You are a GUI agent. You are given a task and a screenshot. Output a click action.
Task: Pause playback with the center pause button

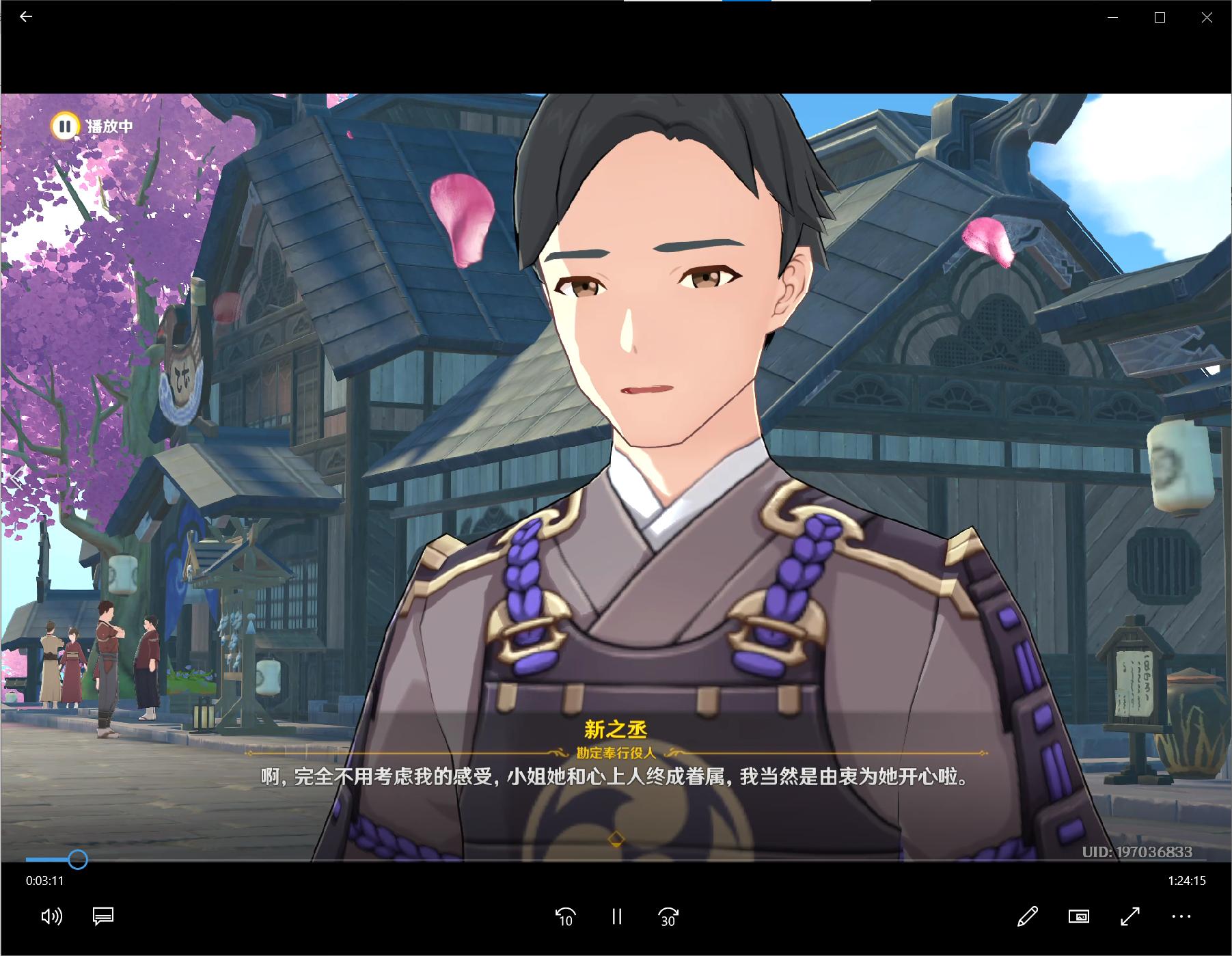pos(617,916)
